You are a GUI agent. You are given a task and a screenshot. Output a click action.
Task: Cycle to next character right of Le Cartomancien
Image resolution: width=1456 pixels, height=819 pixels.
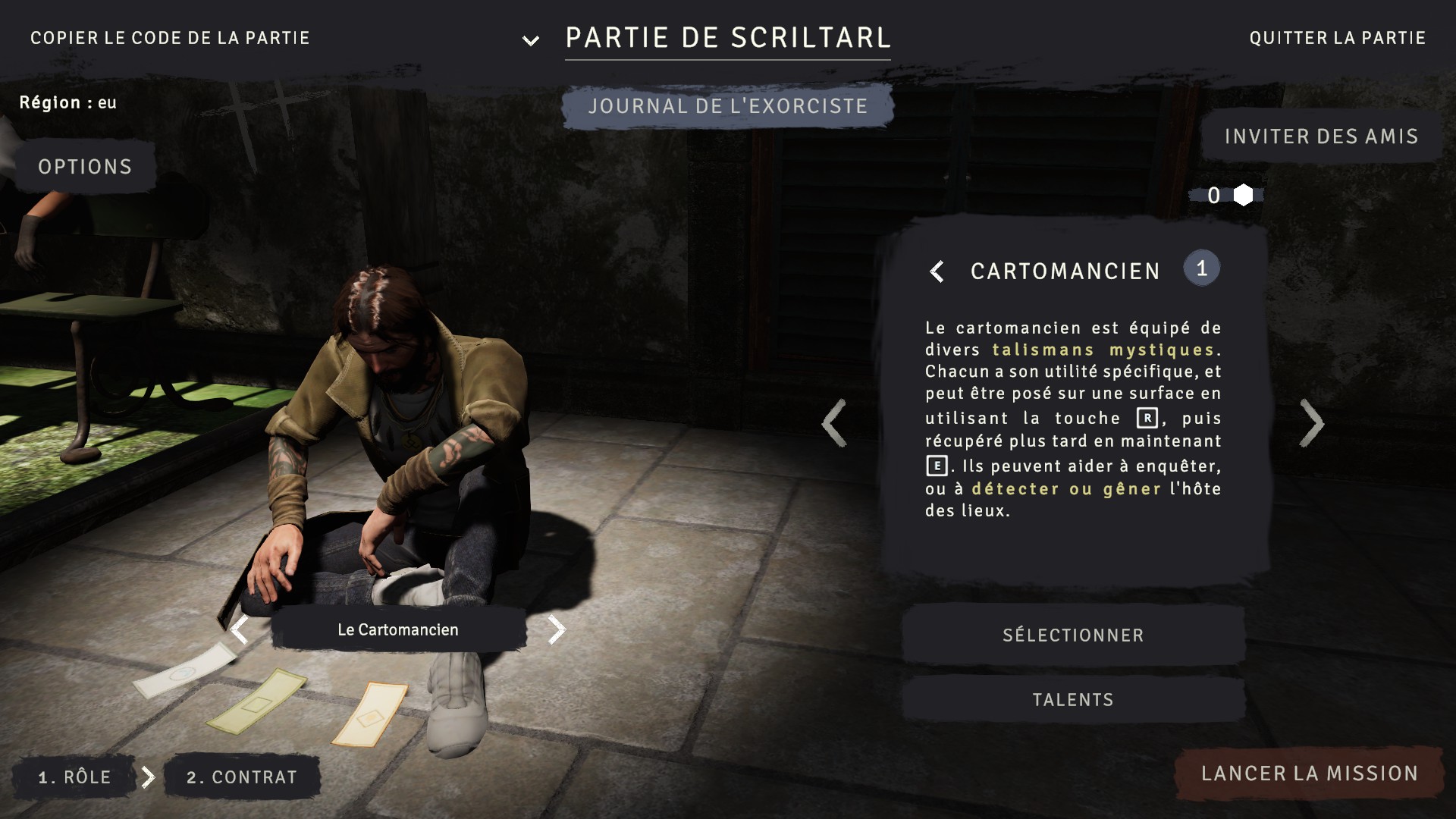(x=557, y=629)
